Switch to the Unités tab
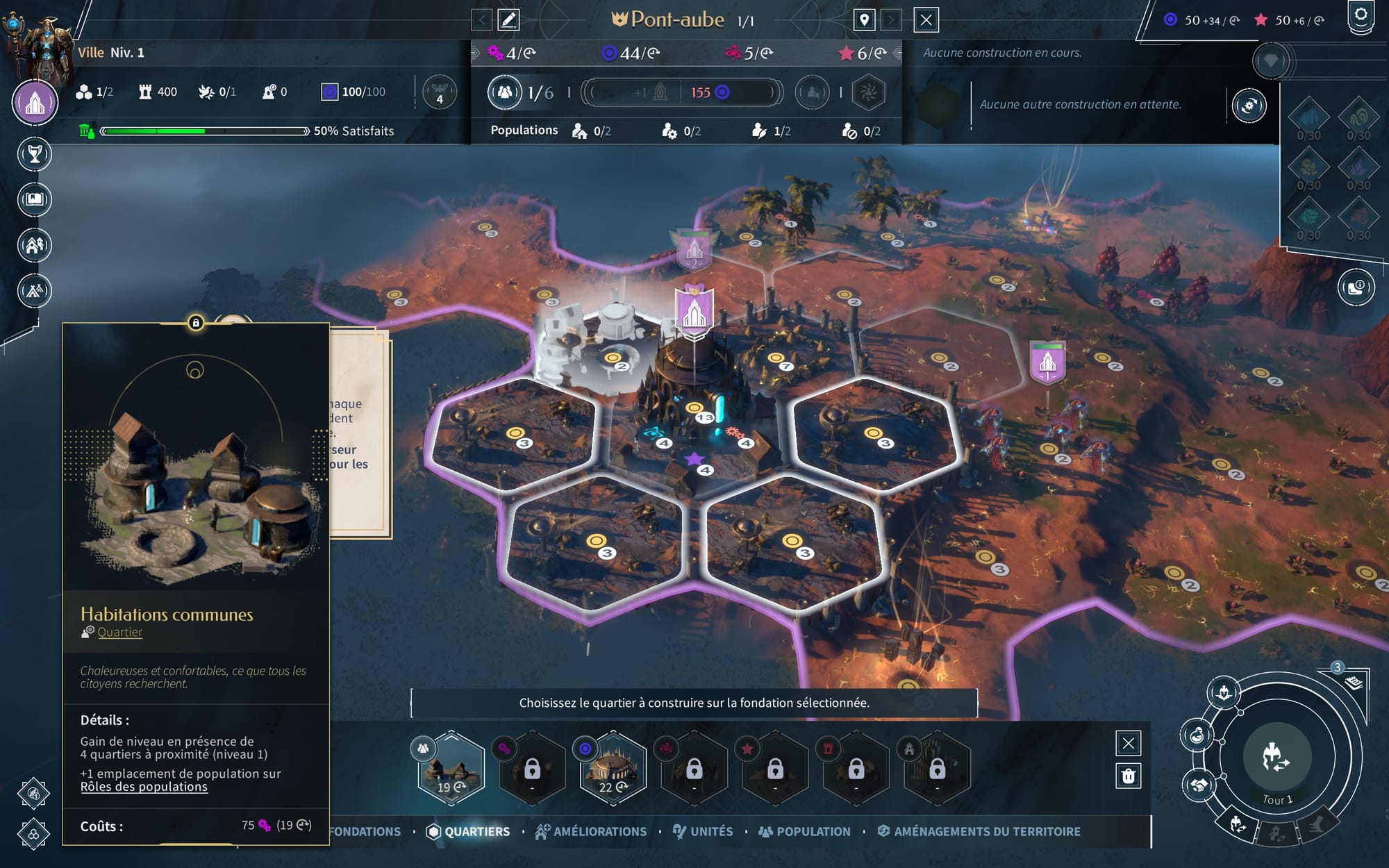The width and height of the screenshot is (1389, 868). [x=703, y=831]
